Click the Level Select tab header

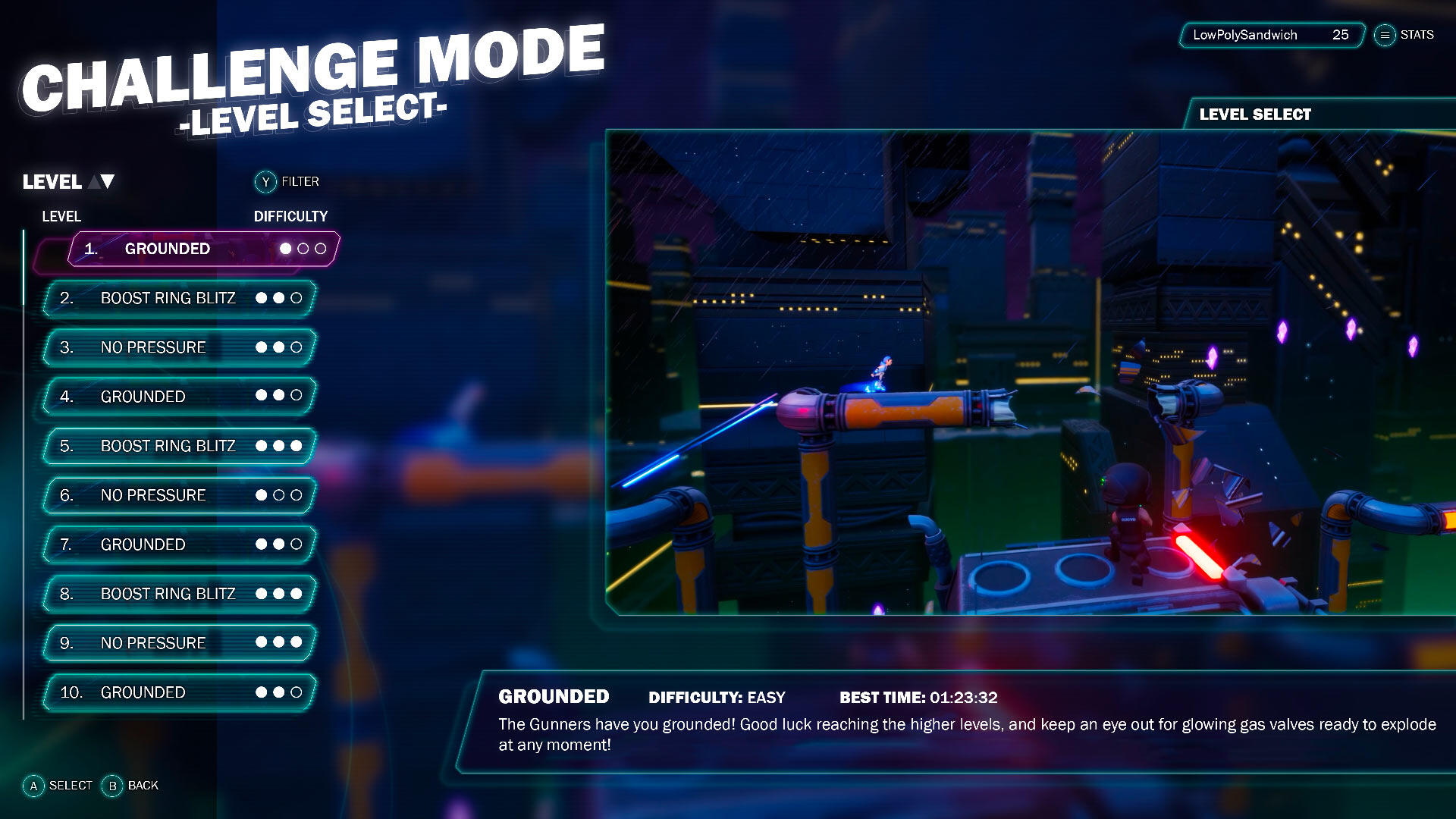[x=1255, y=115]
